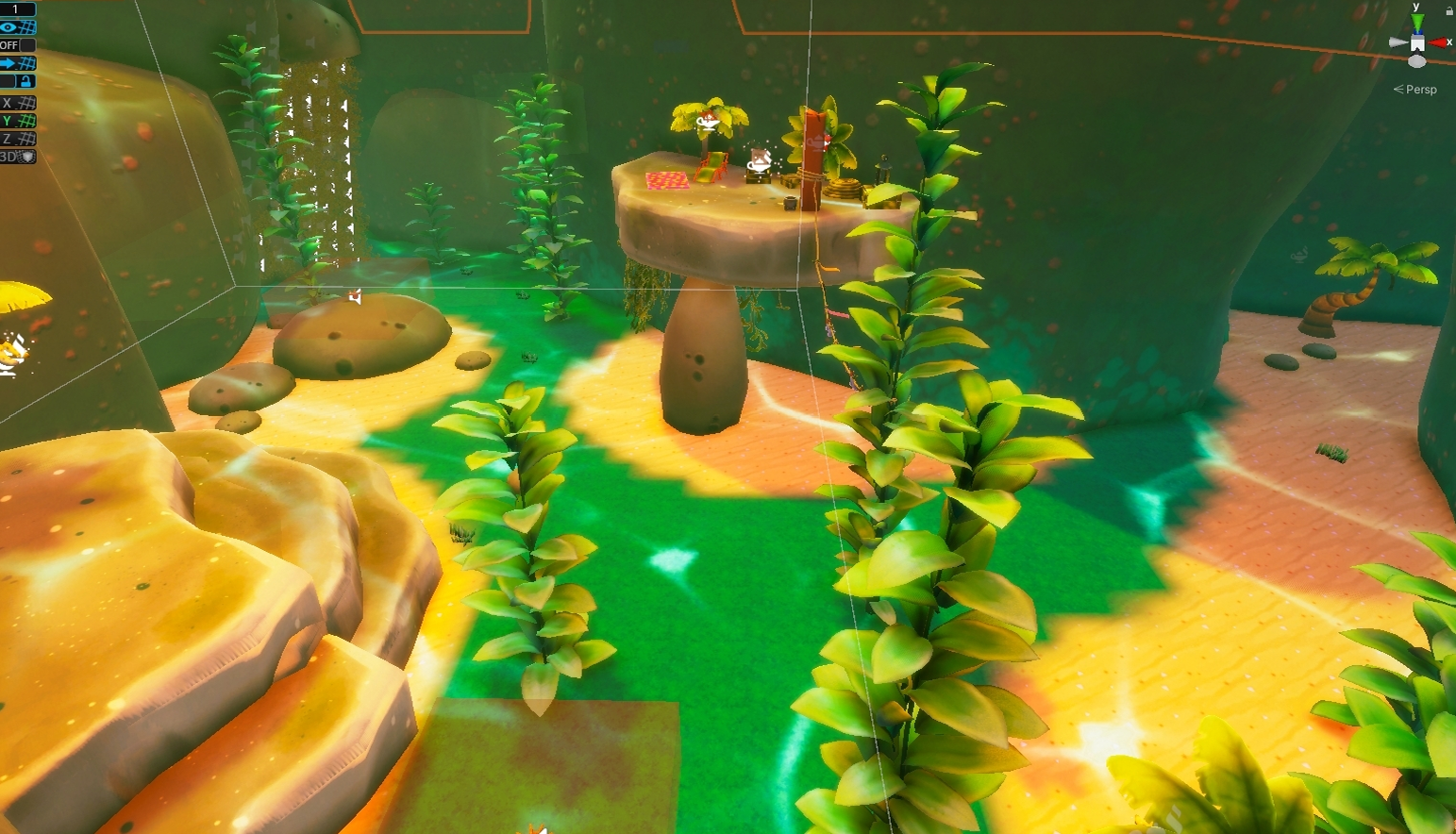Select the Z axis grid button
The image size is (1456, 834).
point(17,139)
